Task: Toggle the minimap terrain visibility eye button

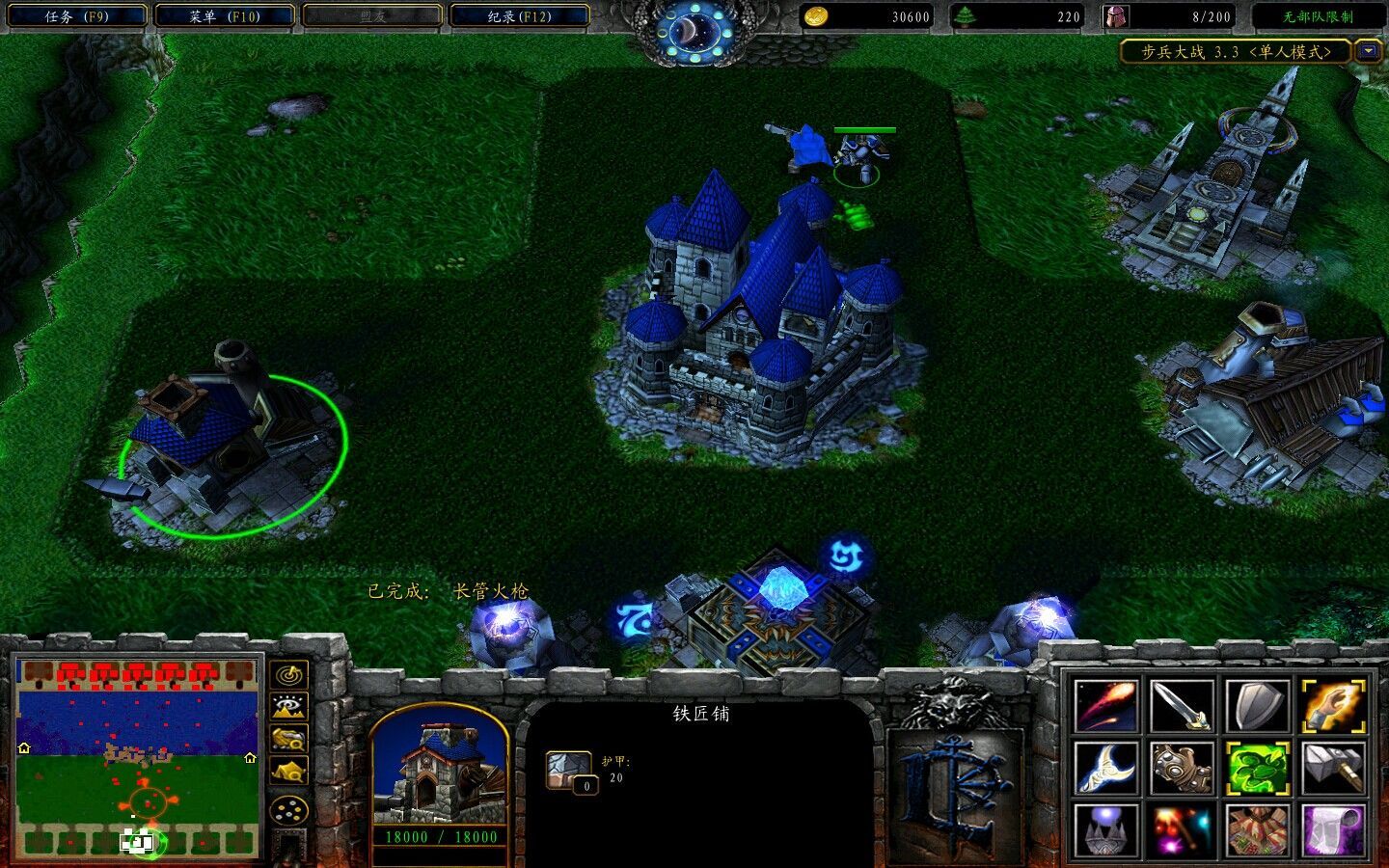Action: 289,707
